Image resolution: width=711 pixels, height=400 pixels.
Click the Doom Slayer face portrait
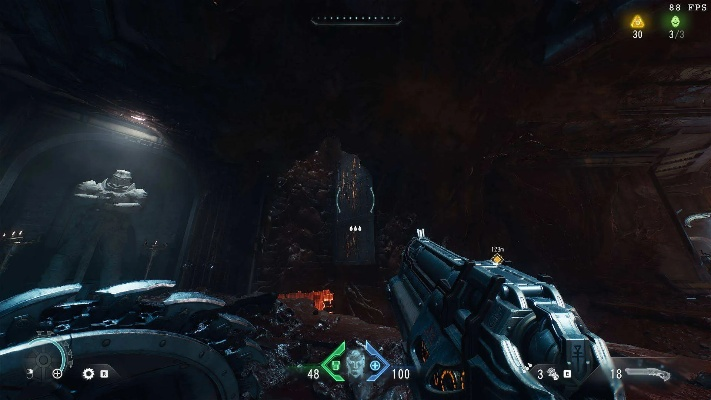pos(355,366)
